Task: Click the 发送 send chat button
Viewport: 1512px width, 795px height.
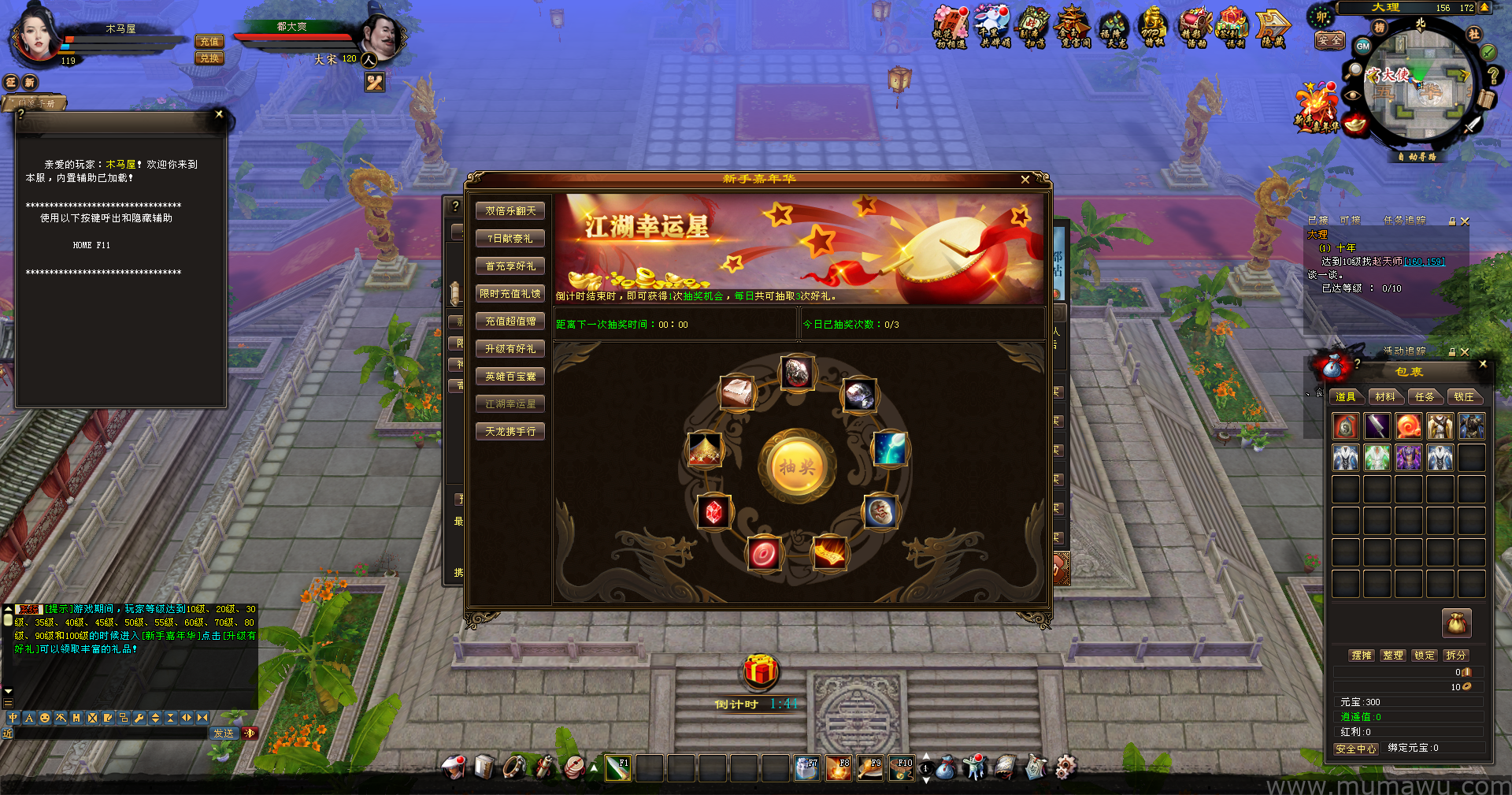Action: click(x=224, y=734)
